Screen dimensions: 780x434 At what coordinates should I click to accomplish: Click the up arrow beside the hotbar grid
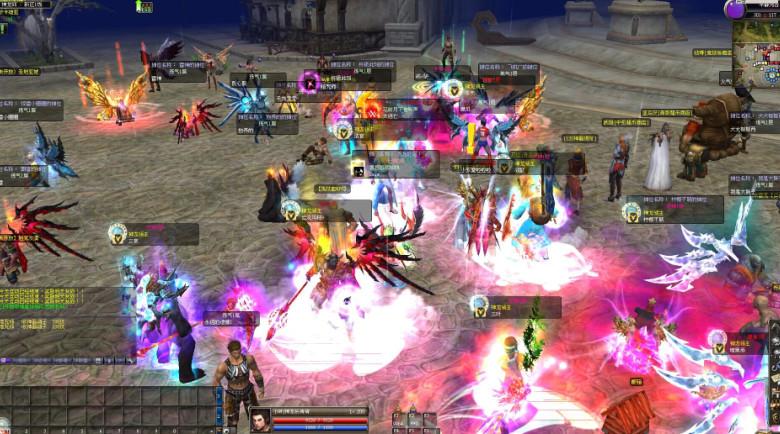(218, 394)
